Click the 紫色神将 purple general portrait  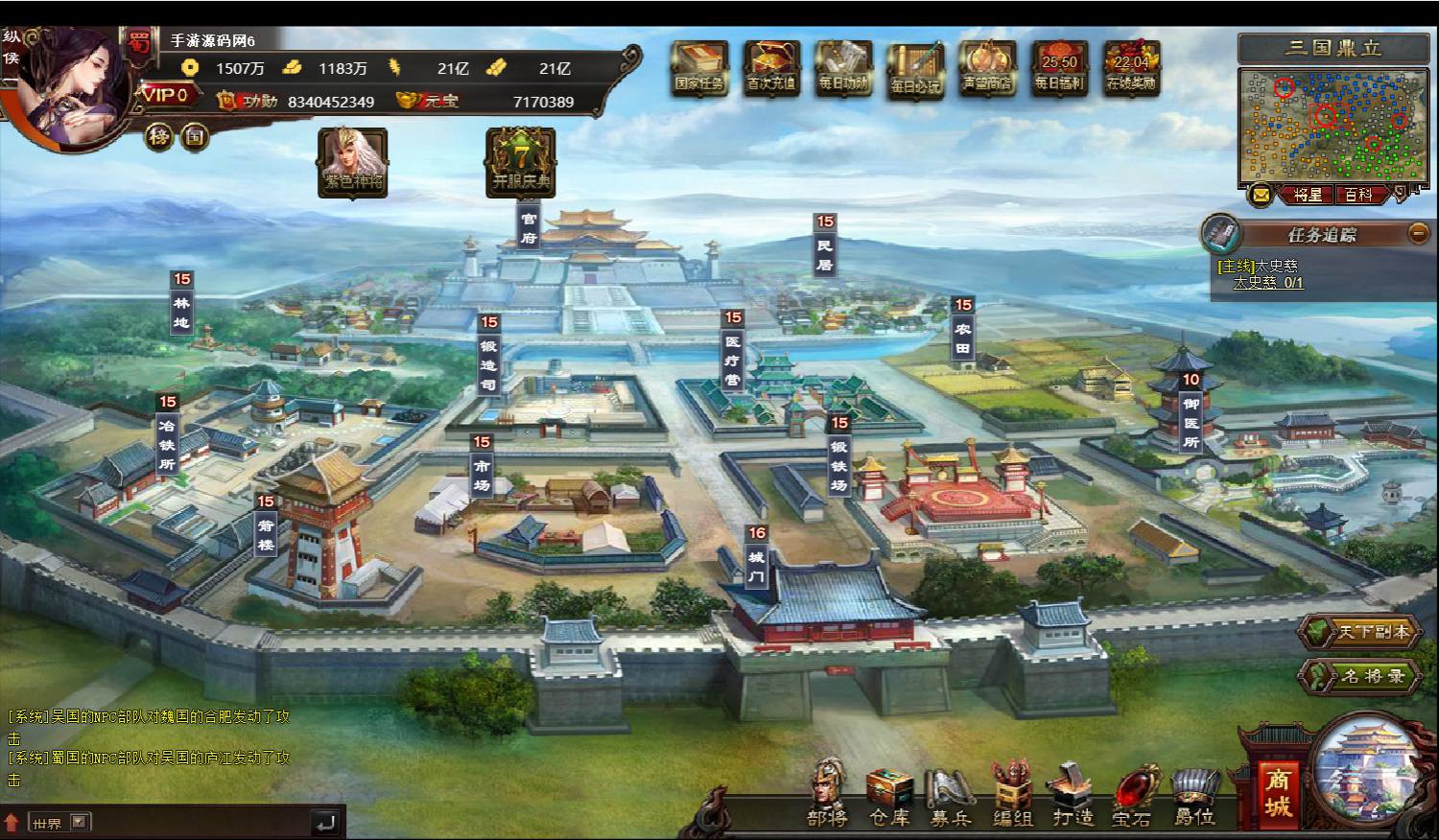pos(353,161)
